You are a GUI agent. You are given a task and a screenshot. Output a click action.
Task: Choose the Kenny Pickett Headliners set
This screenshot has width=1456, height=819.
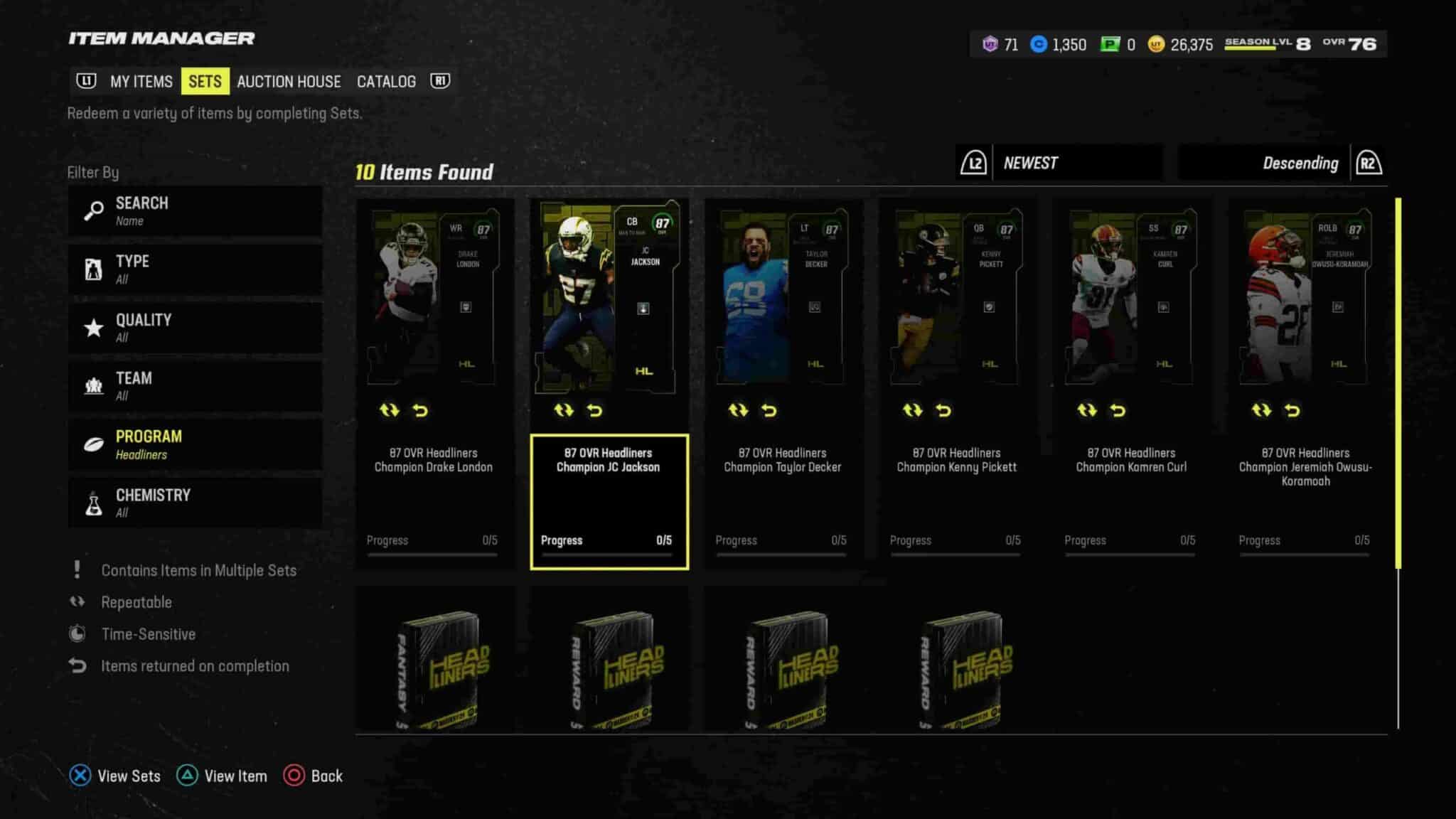pos(957,384)
